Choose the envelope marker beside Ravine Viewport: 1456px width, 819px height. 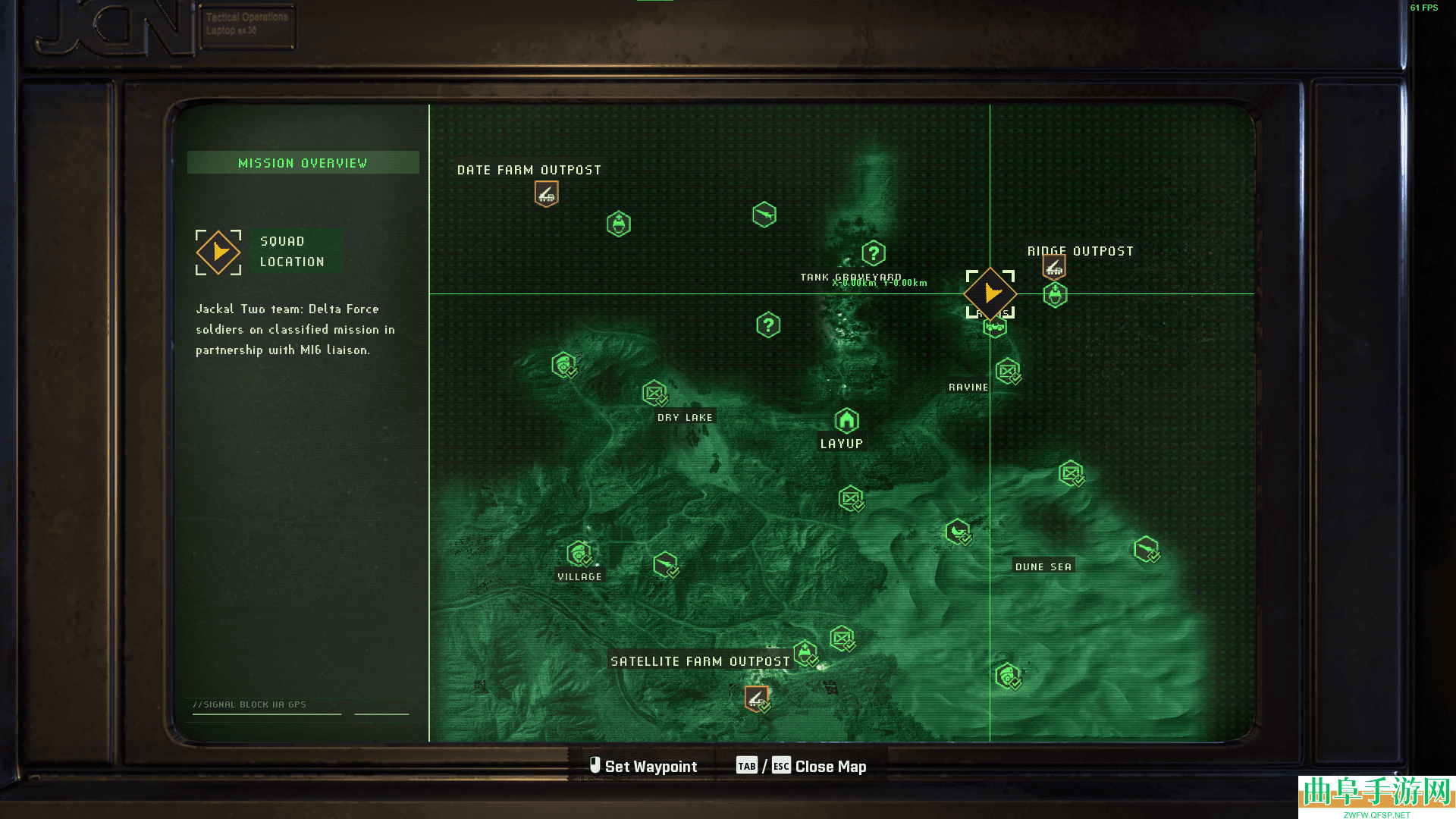(1008, 372)
